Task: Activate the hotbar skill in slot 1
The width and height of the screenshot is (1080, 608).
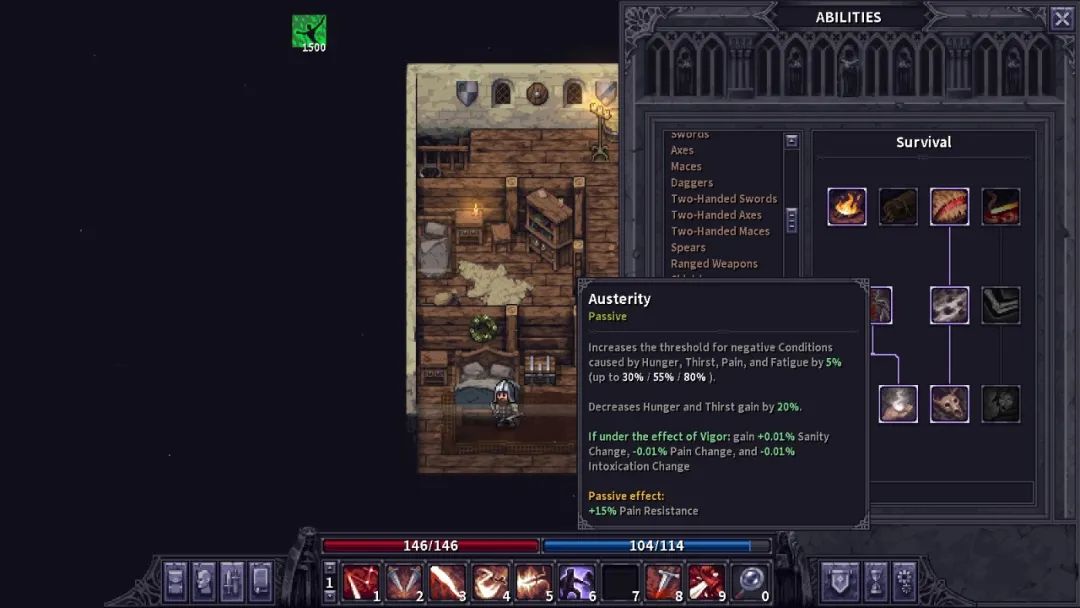Action: click(360, 582)
